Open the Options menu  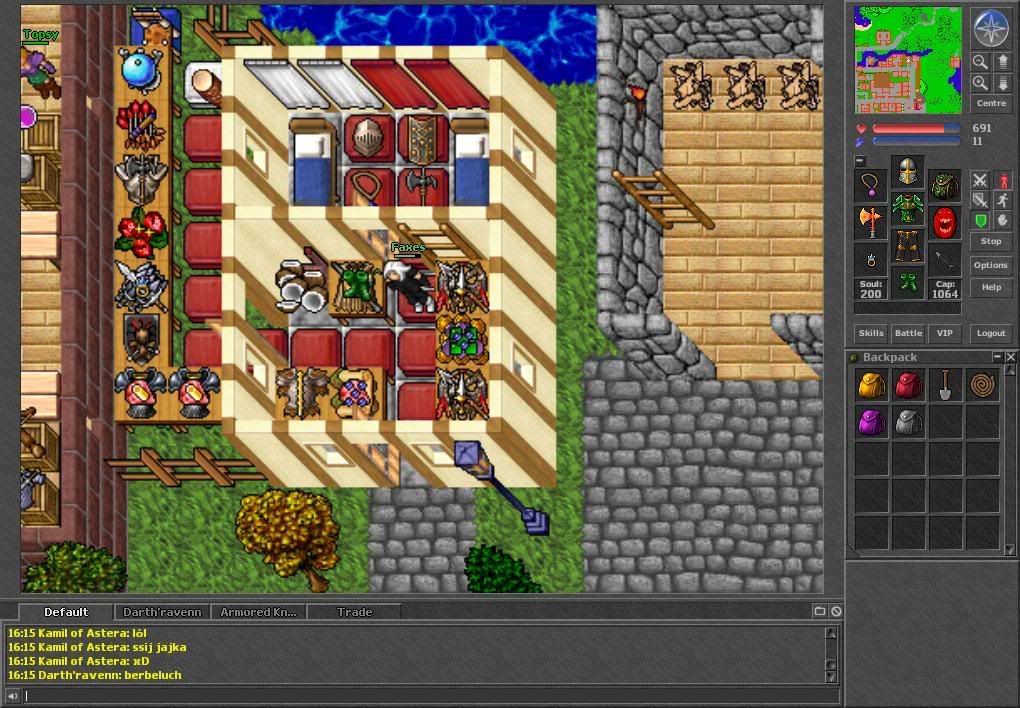[x=990, y=265]
